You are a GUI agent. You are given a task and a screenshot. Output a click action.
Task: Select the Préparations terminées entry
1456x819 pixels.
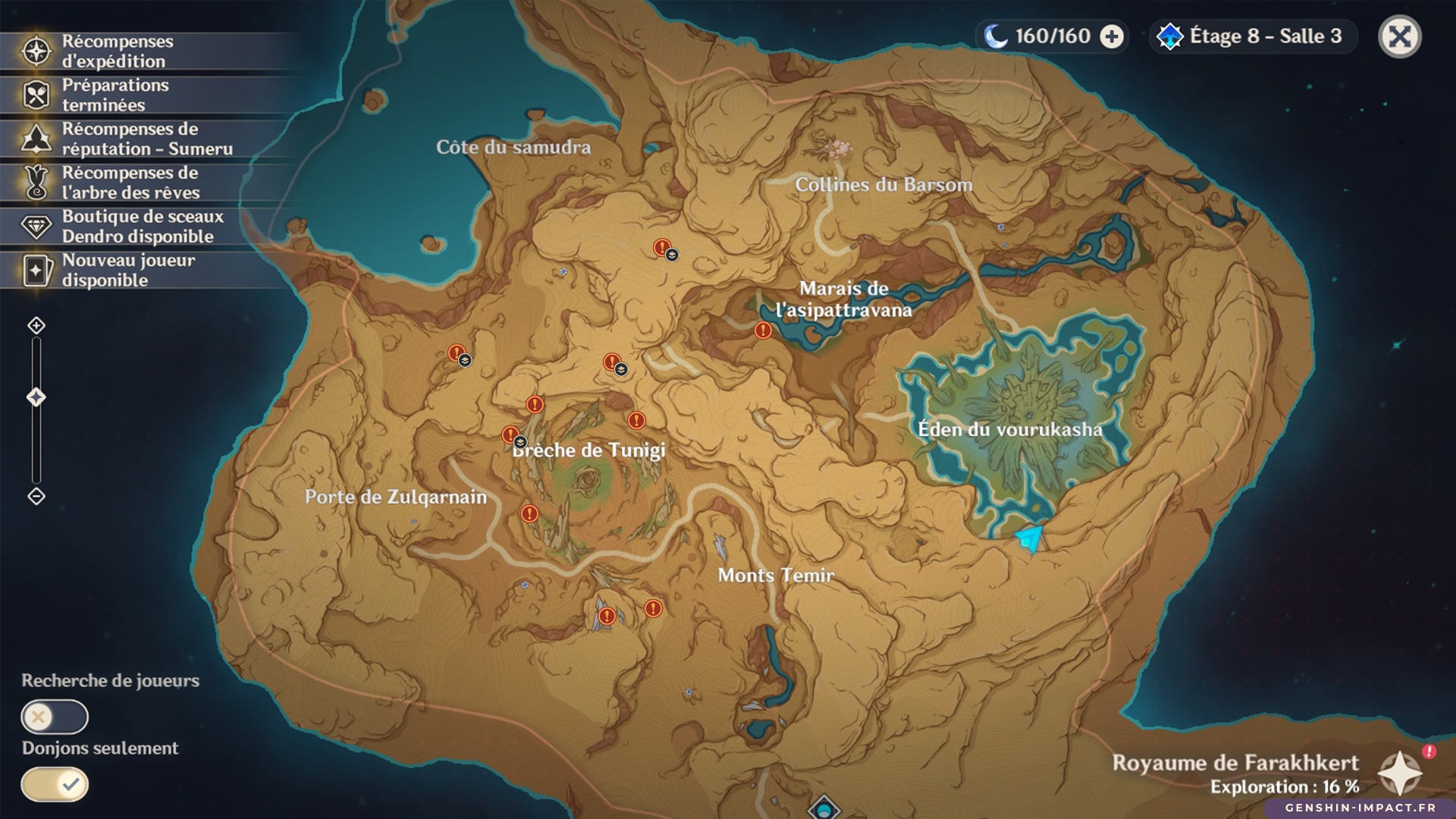(114, 96)
